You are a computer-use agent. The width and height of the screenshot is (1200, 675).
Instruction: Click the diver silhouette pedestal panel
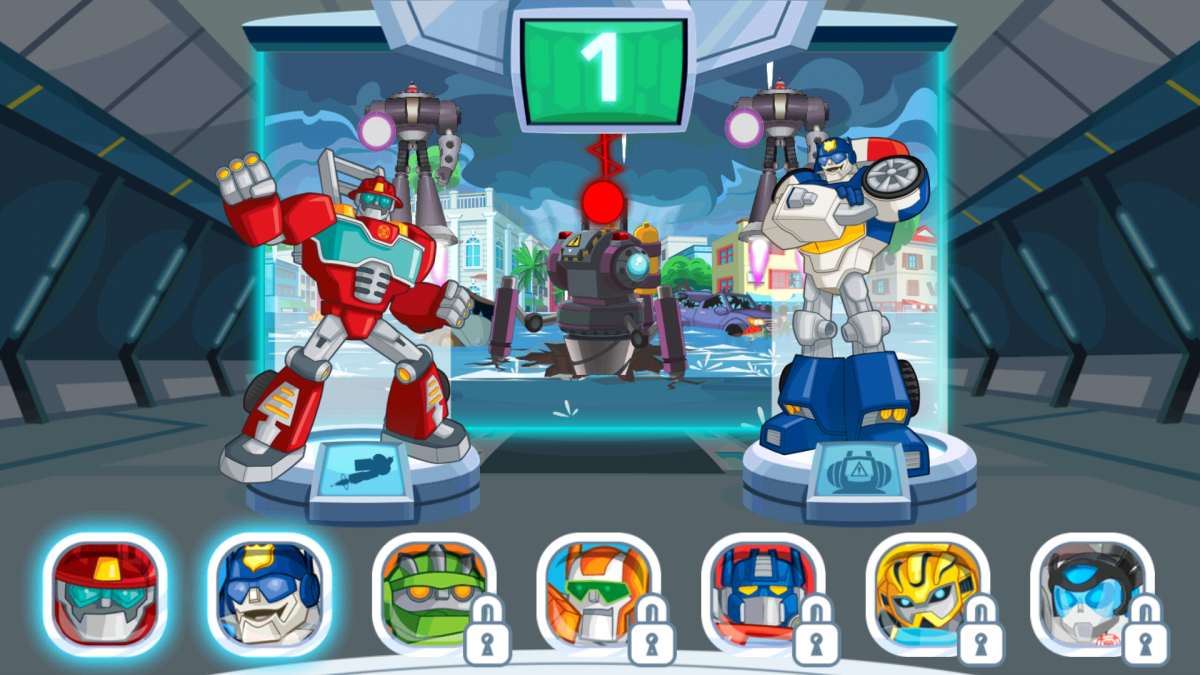pos(360,471)
